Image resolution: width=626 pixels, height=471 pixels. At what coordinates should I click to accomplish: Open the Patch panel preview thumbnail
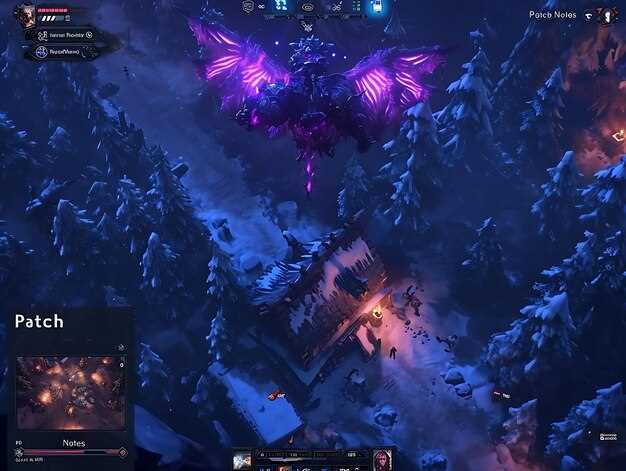(x=70, y=393)
